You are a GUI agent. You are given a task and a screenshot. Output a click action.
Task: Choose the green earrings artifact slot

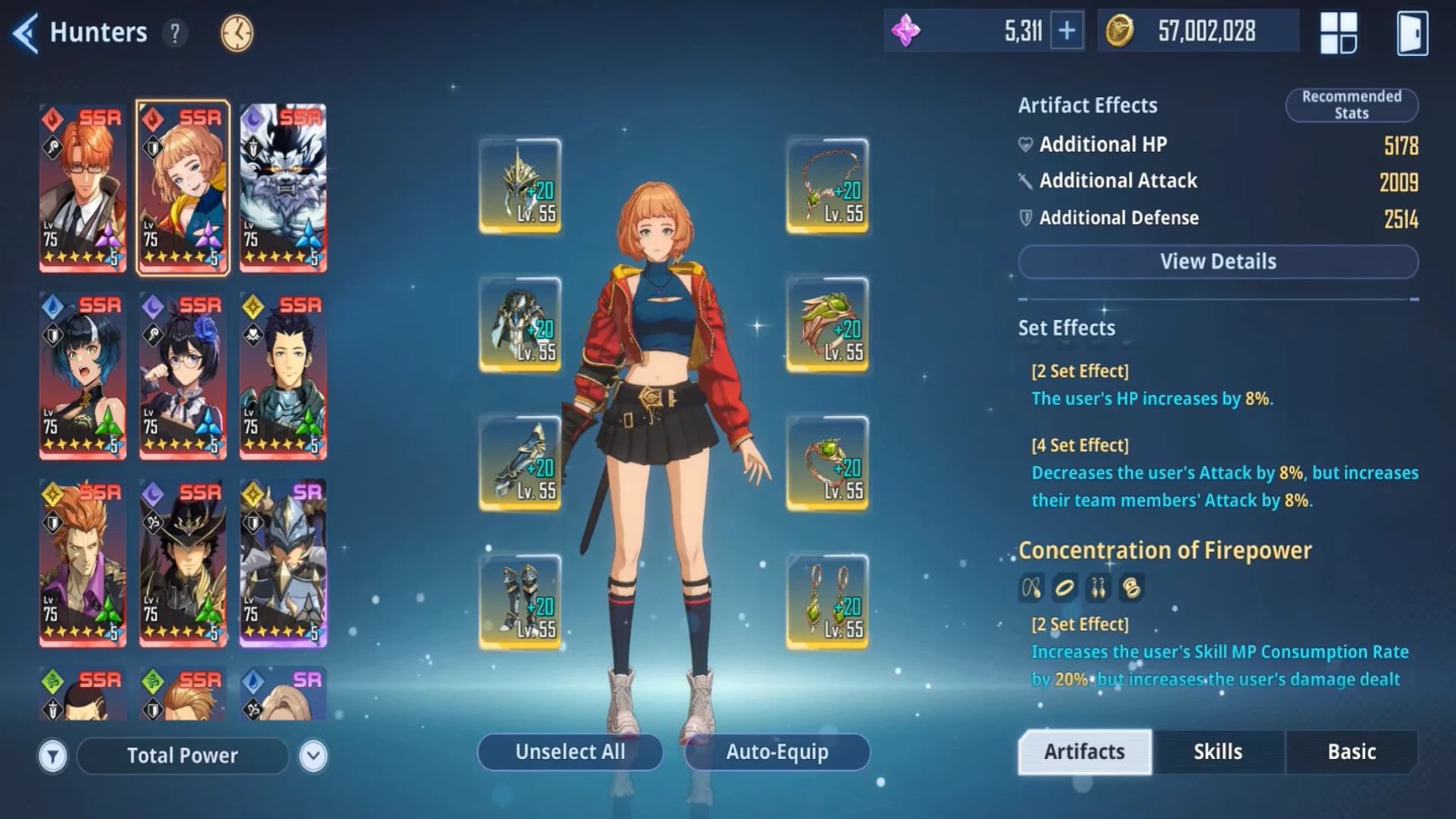pos(827,602)
